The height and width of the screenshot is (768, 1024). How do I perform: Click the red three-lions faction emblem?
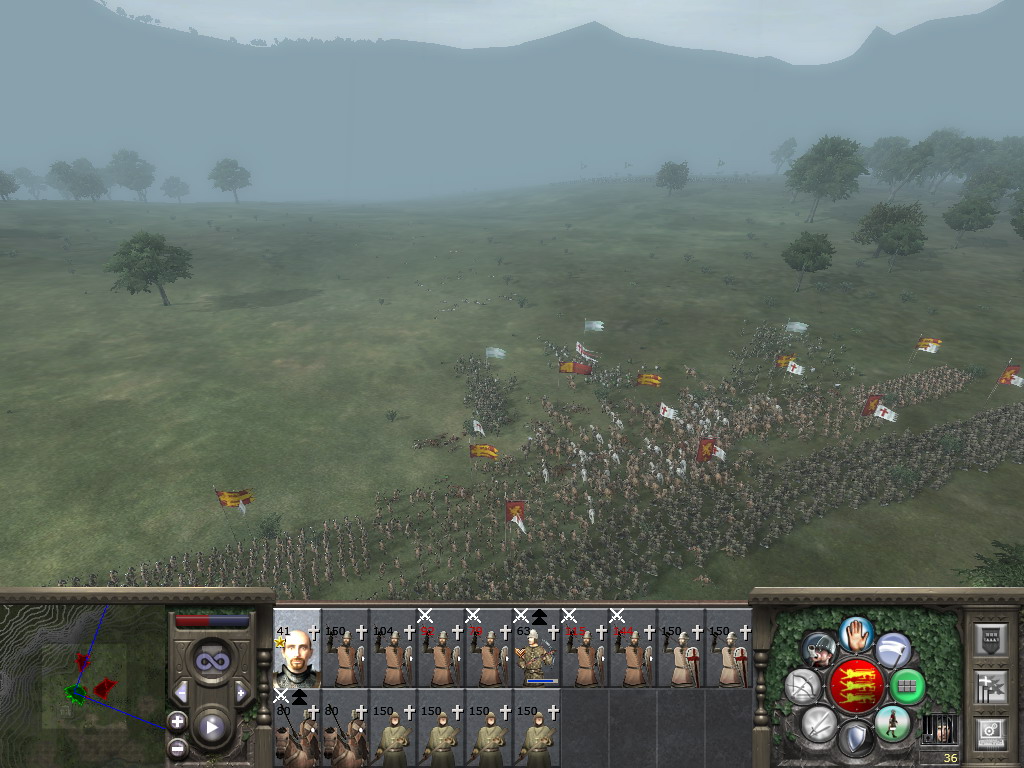tap(855, 686)
